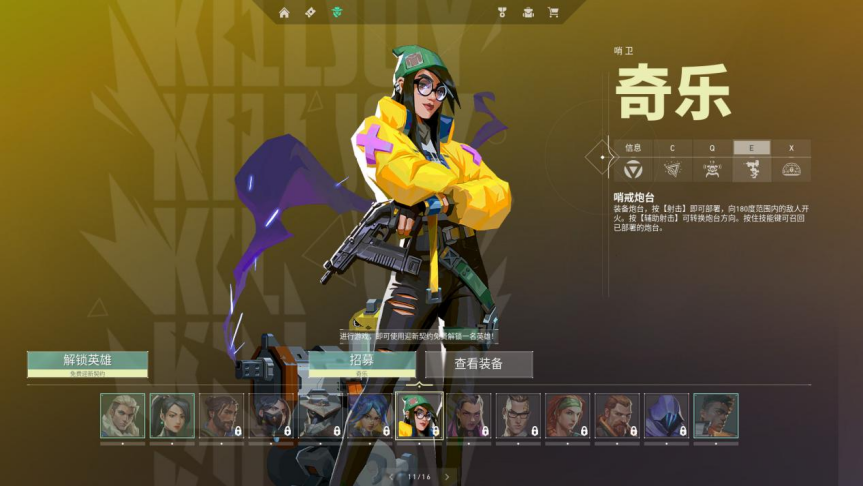Viewport: 863px width, 486px height.
Task: Open the store shopping cart icon
Action: (553, 13)
